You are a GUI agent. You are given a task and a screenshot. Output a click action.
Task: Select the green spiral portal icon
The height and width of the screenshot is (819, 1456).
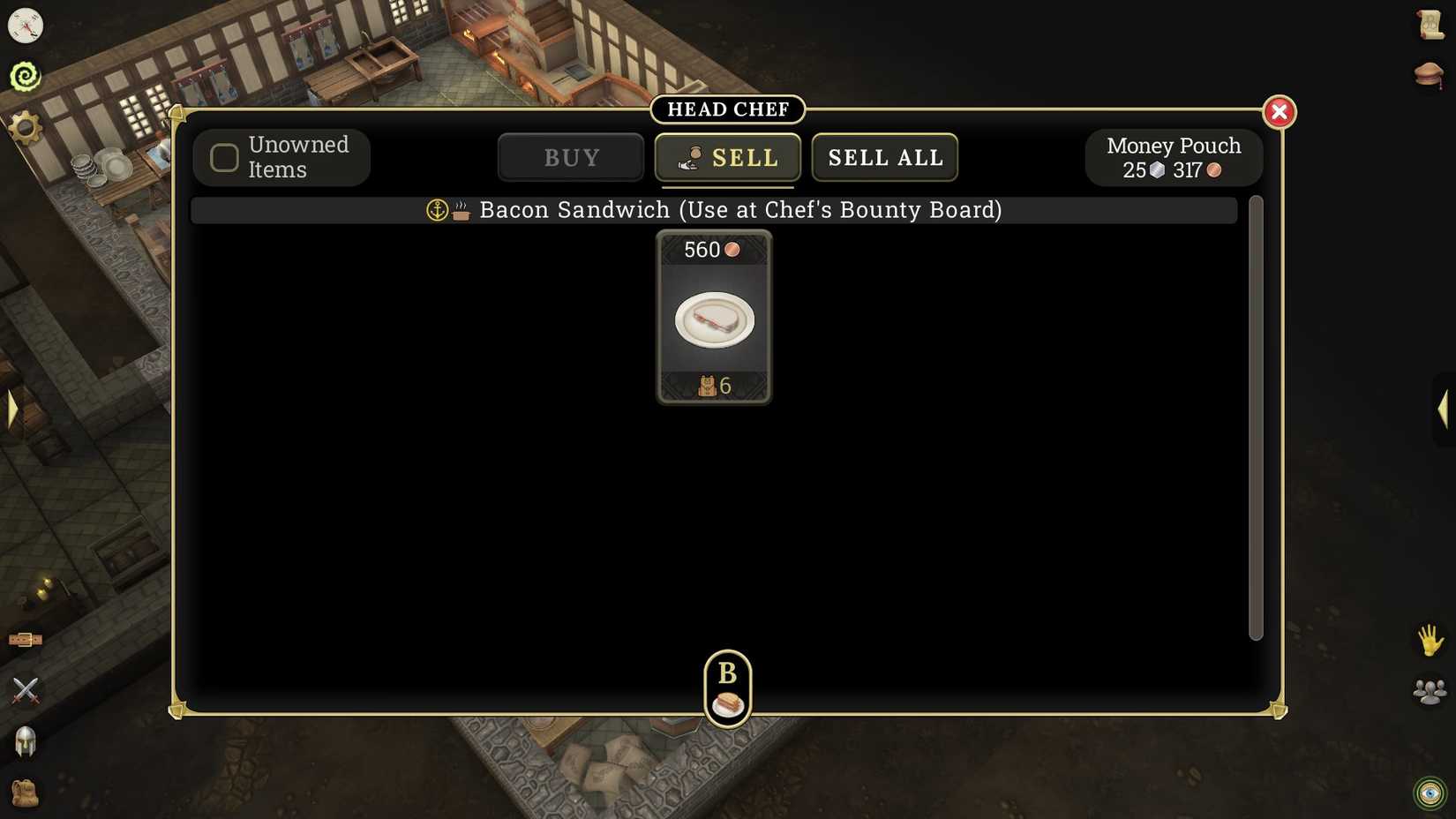click(x=26, y=75)
